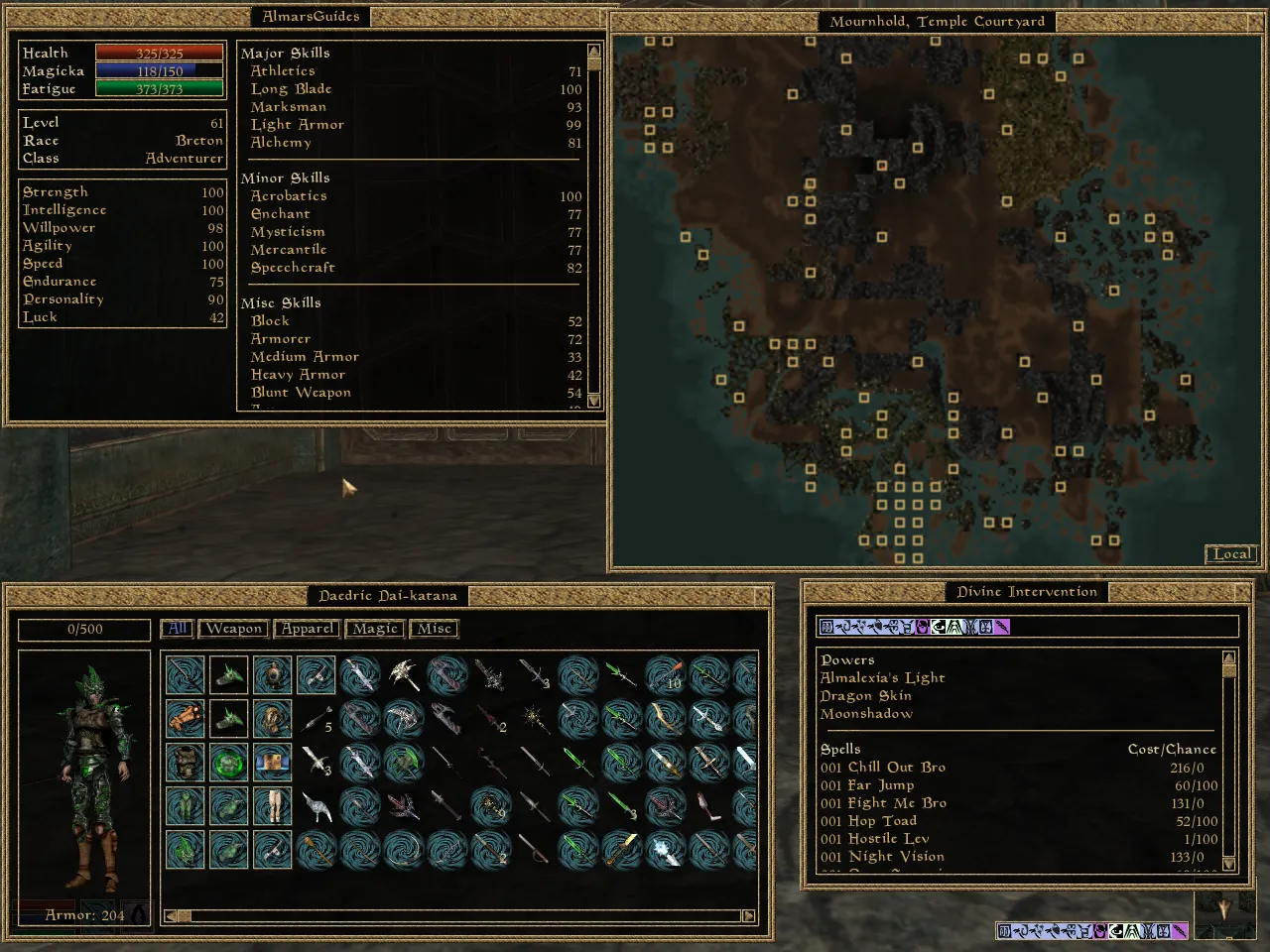Image resolution: width=1270 pixels, height=952 pixels.
Task: Choose the Fight Me Bro spell
Action: pyautogui.click(x=897, y=803)
